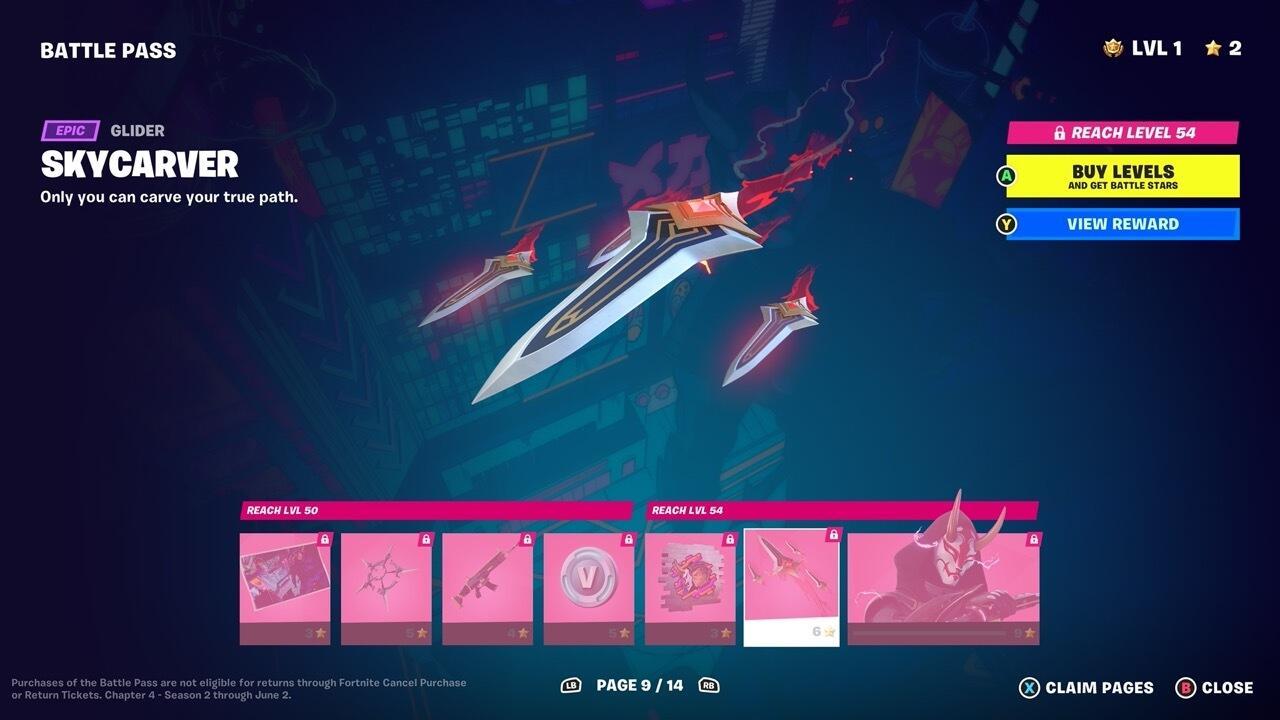Click the green A button icon beside Buy Levels

(x=1005, y=175)
